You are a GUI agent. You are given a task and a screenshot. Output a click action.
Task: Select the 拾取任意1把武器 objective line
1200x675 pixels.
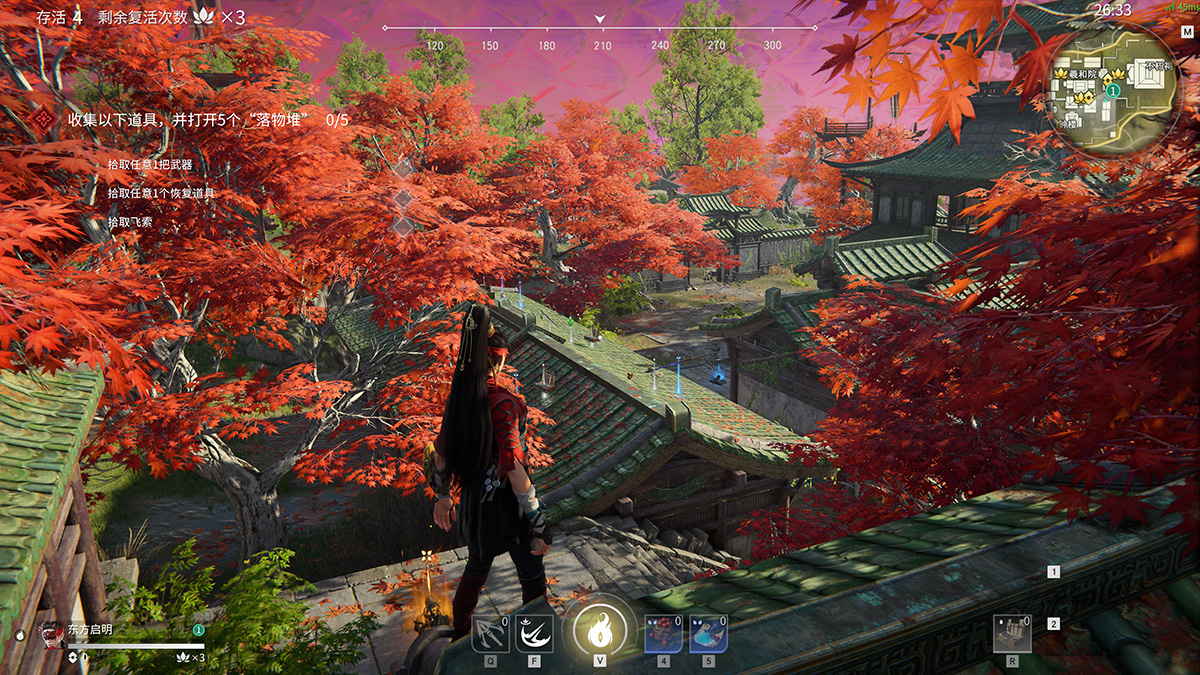[150, 164]
